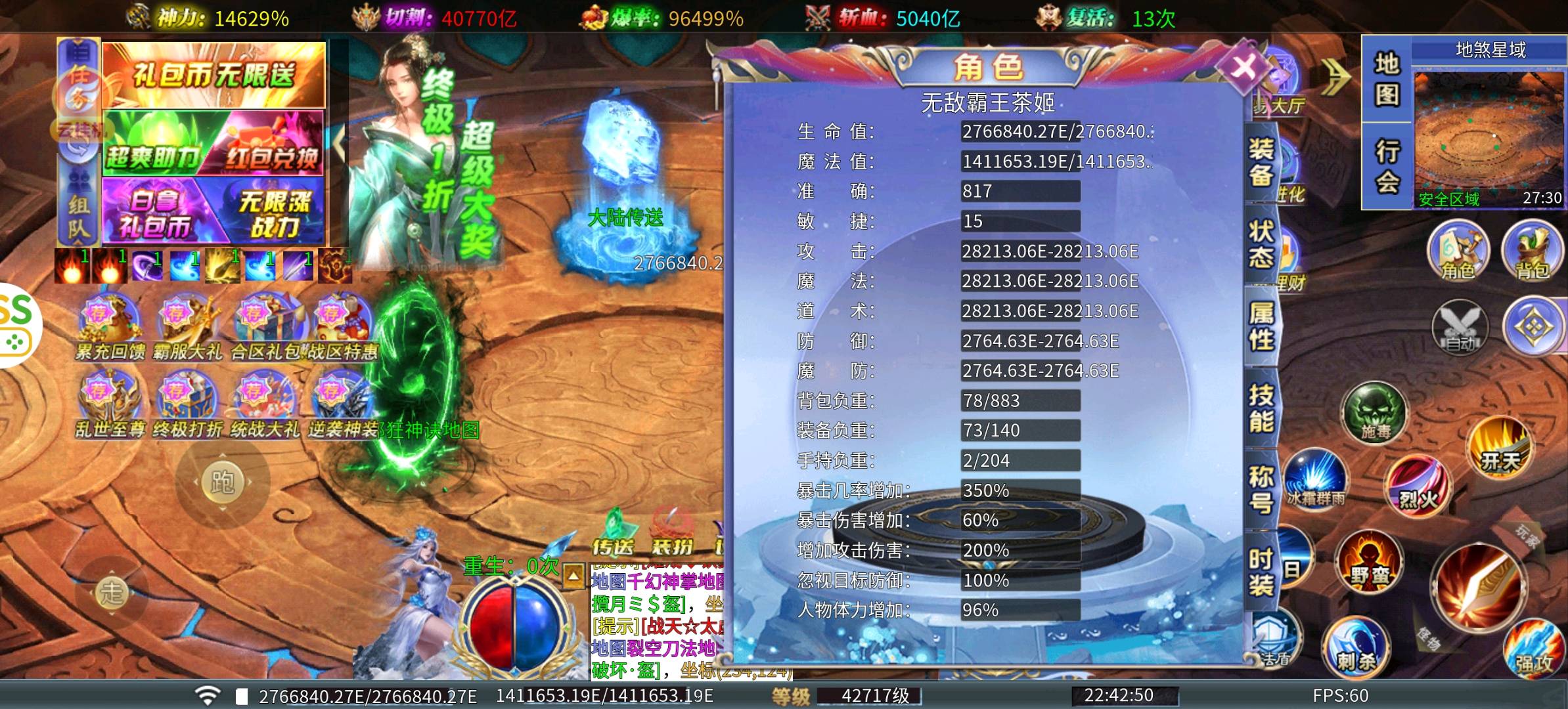1568x709 pixels.
Task: Activate the 野蛮 charge skill
Action: pos(1370,563)
